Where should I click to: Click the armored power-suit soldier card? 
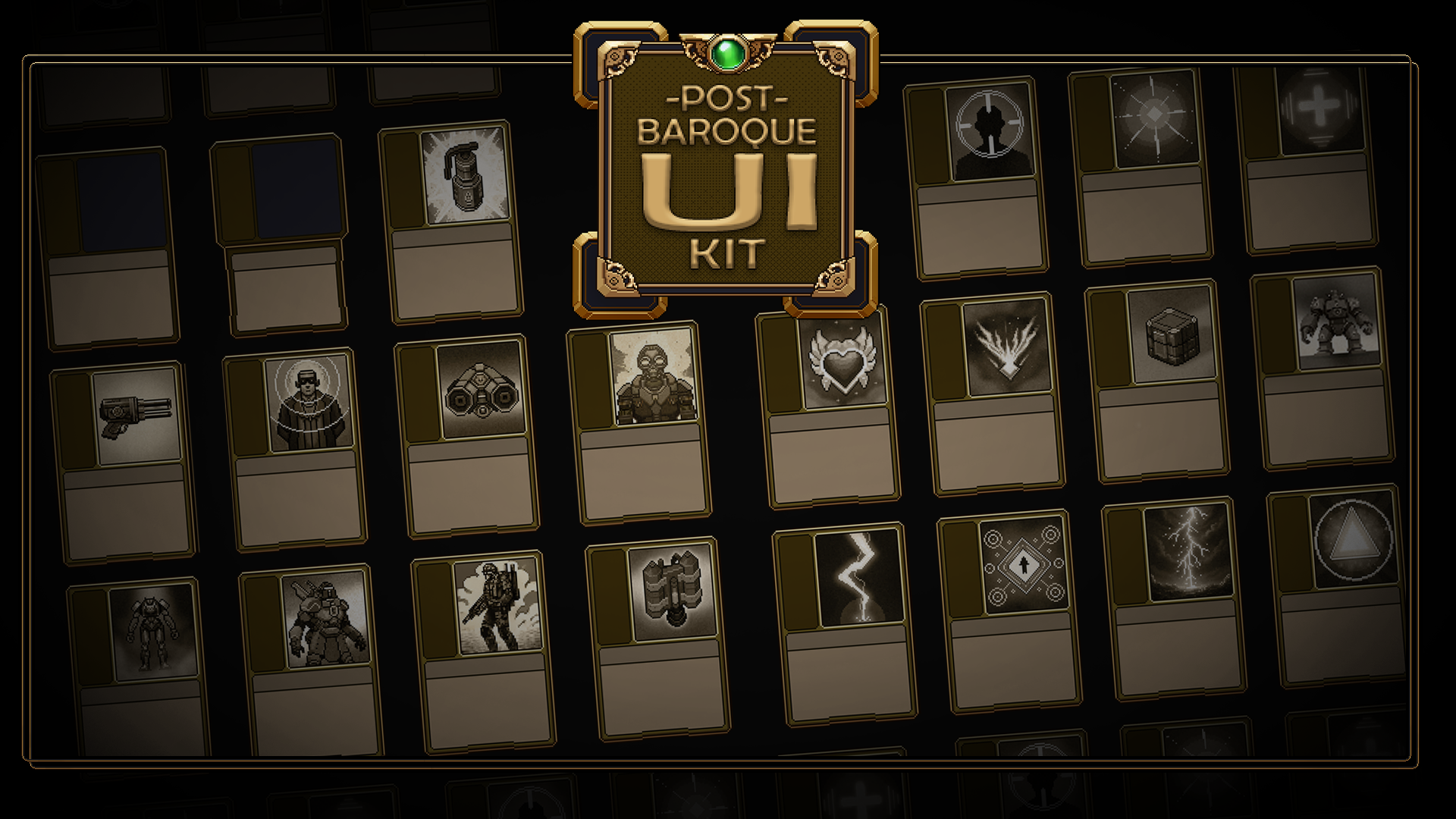326,622
